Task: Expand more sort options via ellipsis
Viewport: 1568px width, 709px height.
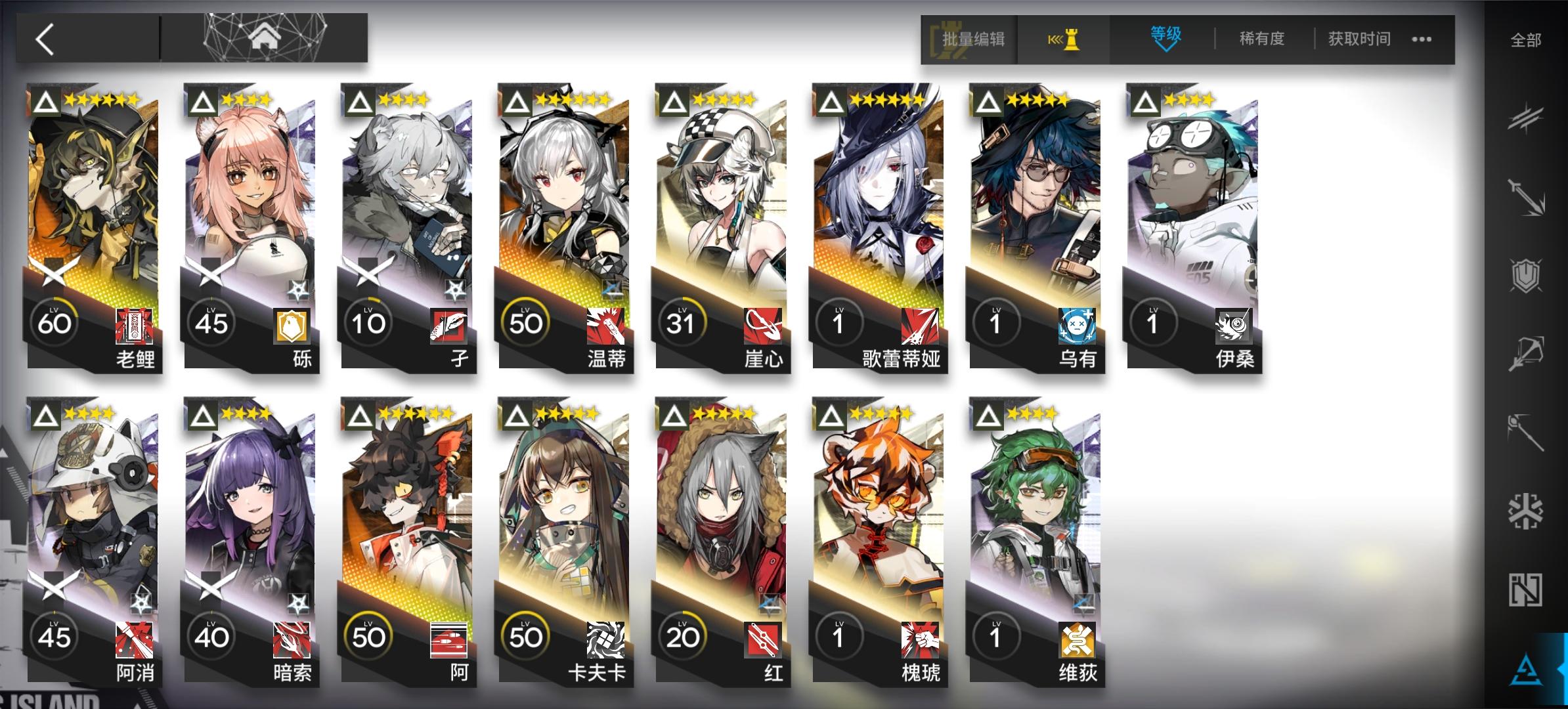Action: [x=1420, y=39]
